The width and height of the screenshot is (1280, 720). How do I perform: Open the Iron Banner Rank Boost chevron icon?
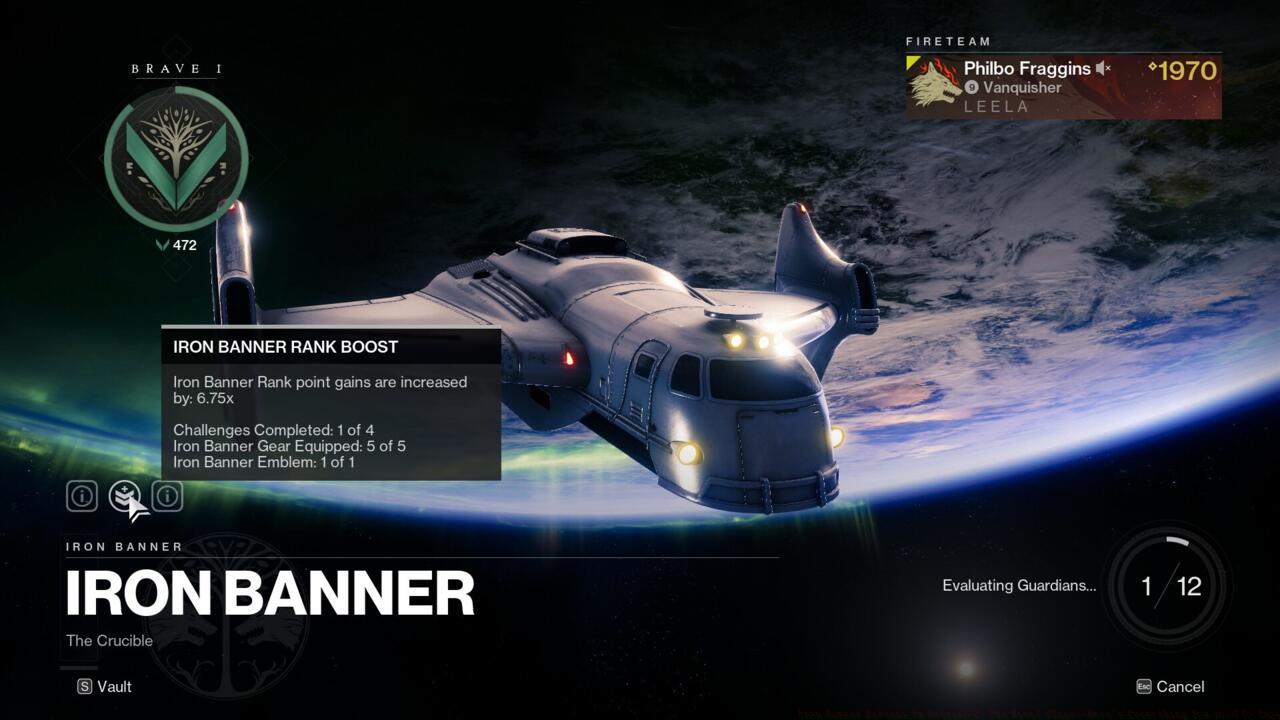122,496
